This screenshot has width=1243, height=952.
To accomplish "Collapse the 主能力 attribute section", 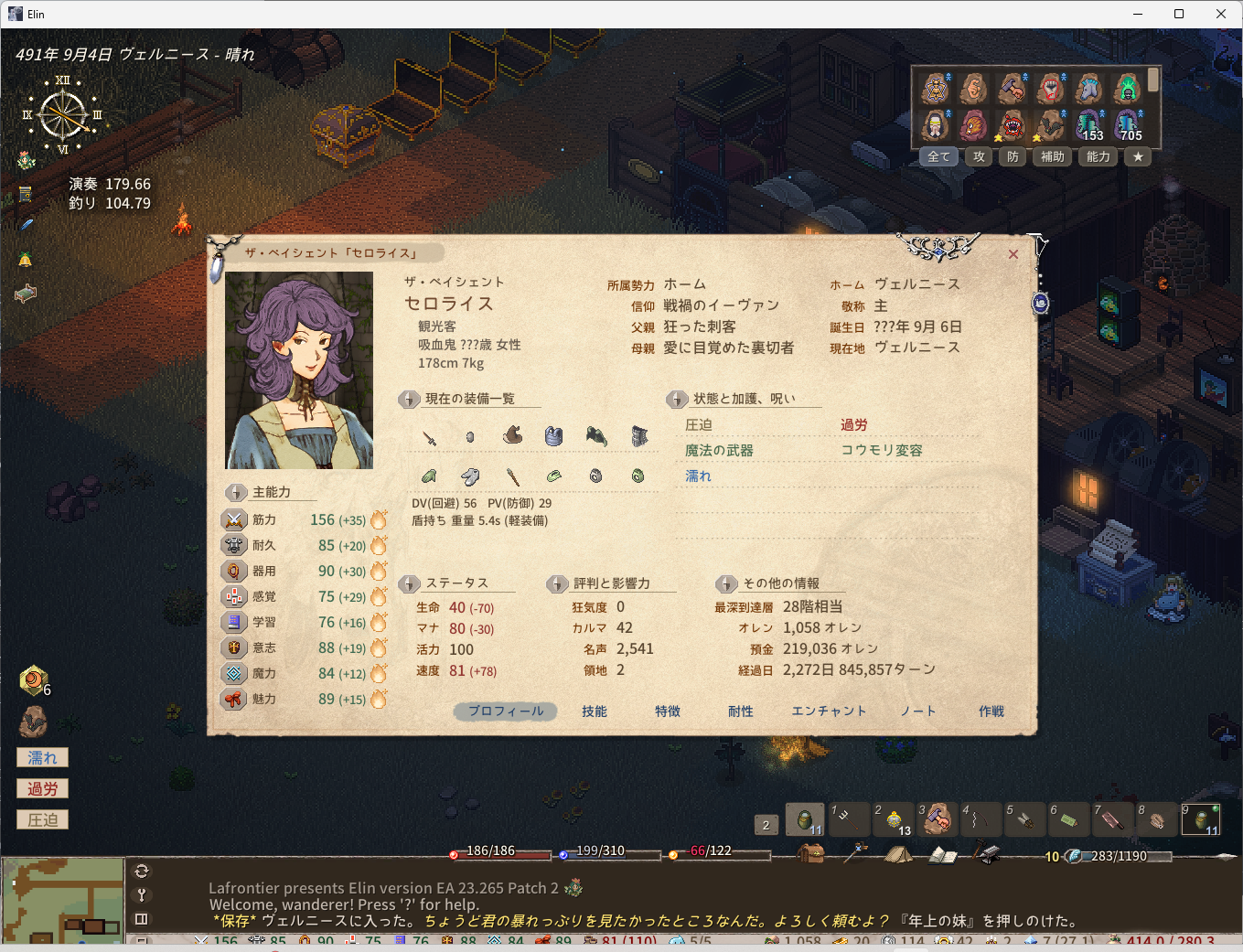I will (x=236, y=491).
